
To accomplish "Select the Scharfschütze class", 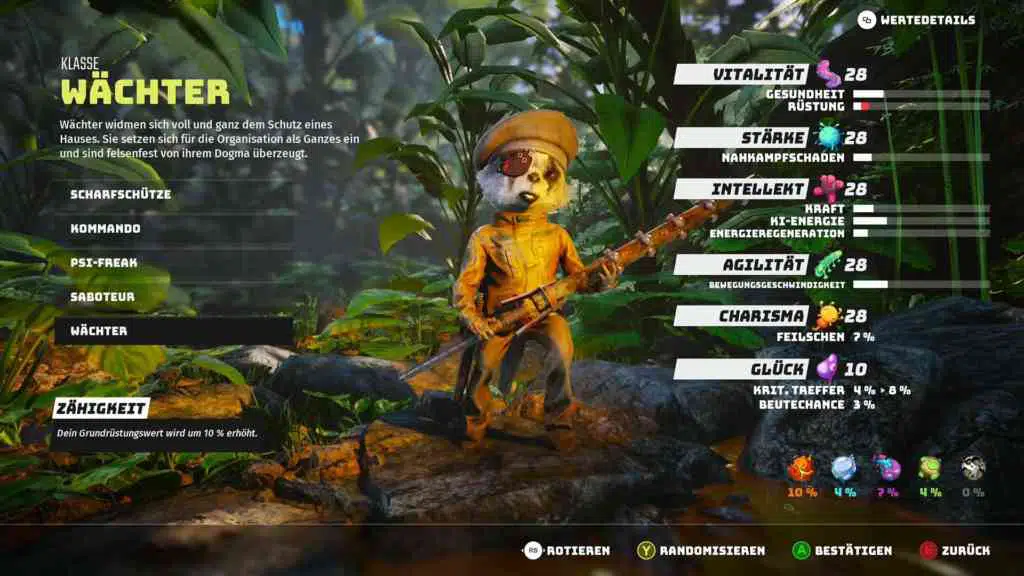I will (x=121, y=194).
